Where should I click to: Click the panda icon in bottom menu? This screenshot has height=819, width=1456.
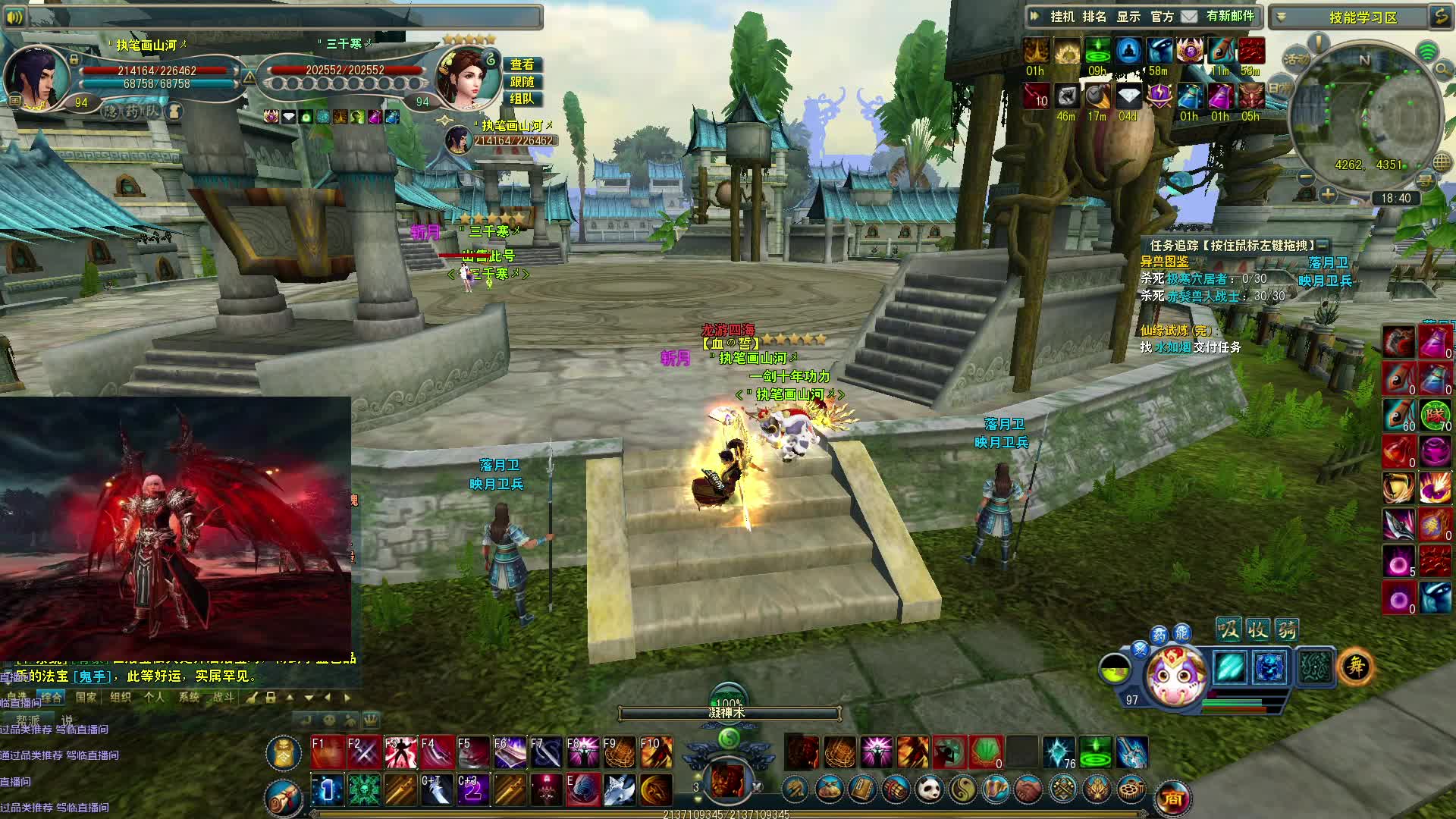click(930, 790)
